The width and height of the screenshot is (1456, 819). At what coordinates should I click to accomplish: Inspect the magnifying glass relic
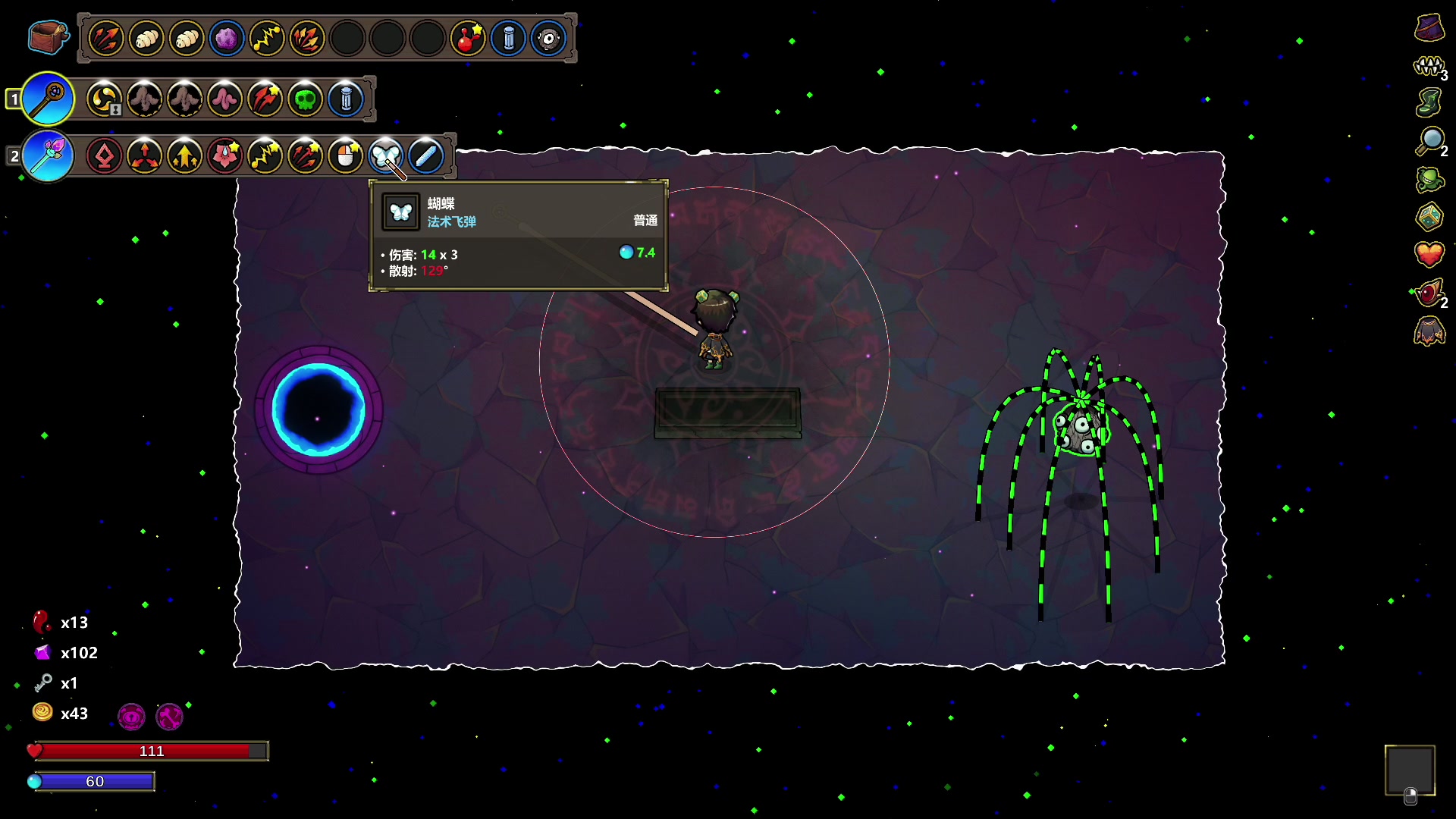pyautogui.click(x=1430, y=140)
